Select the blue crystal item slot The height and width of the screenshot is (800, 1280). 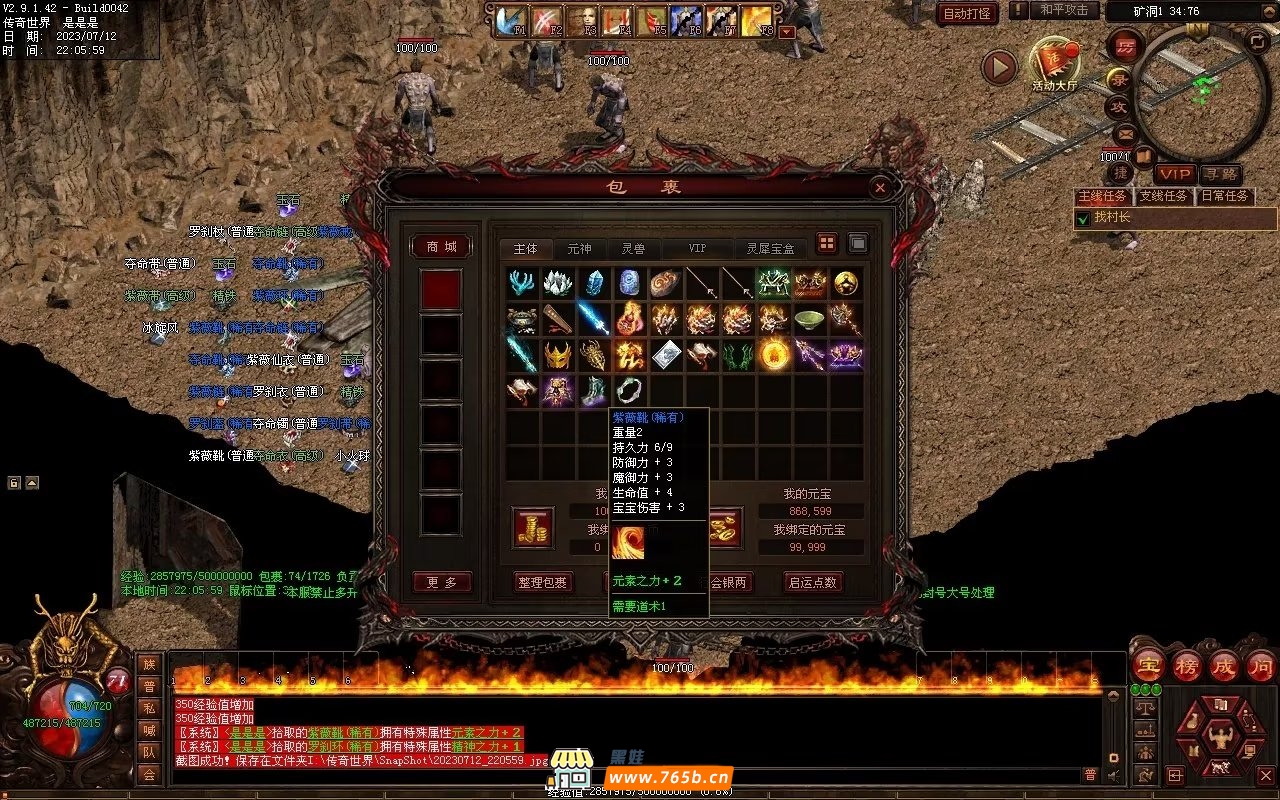click(595, 283)
